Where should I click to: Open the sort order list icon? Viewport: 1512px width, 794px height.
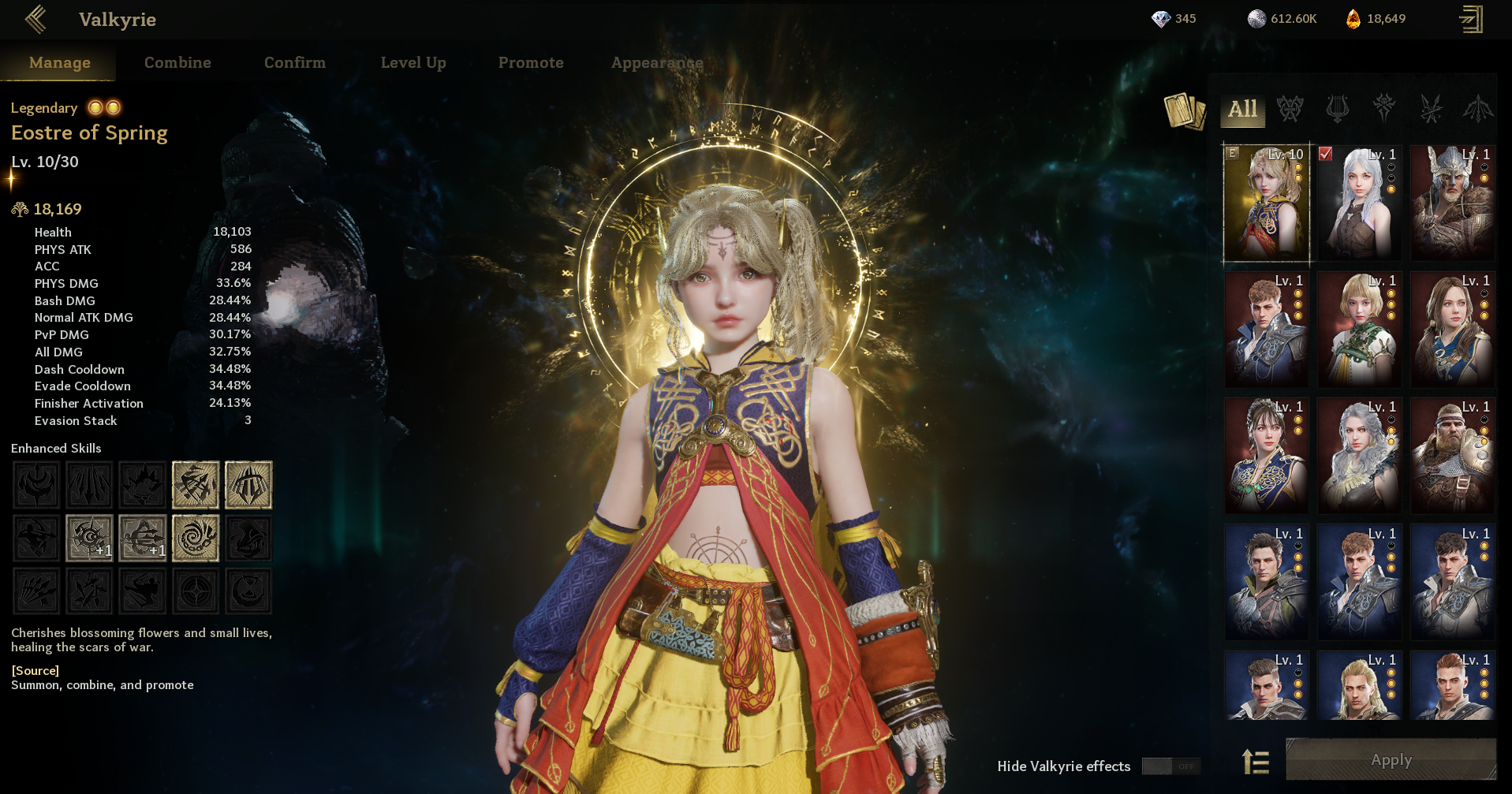1255,762
